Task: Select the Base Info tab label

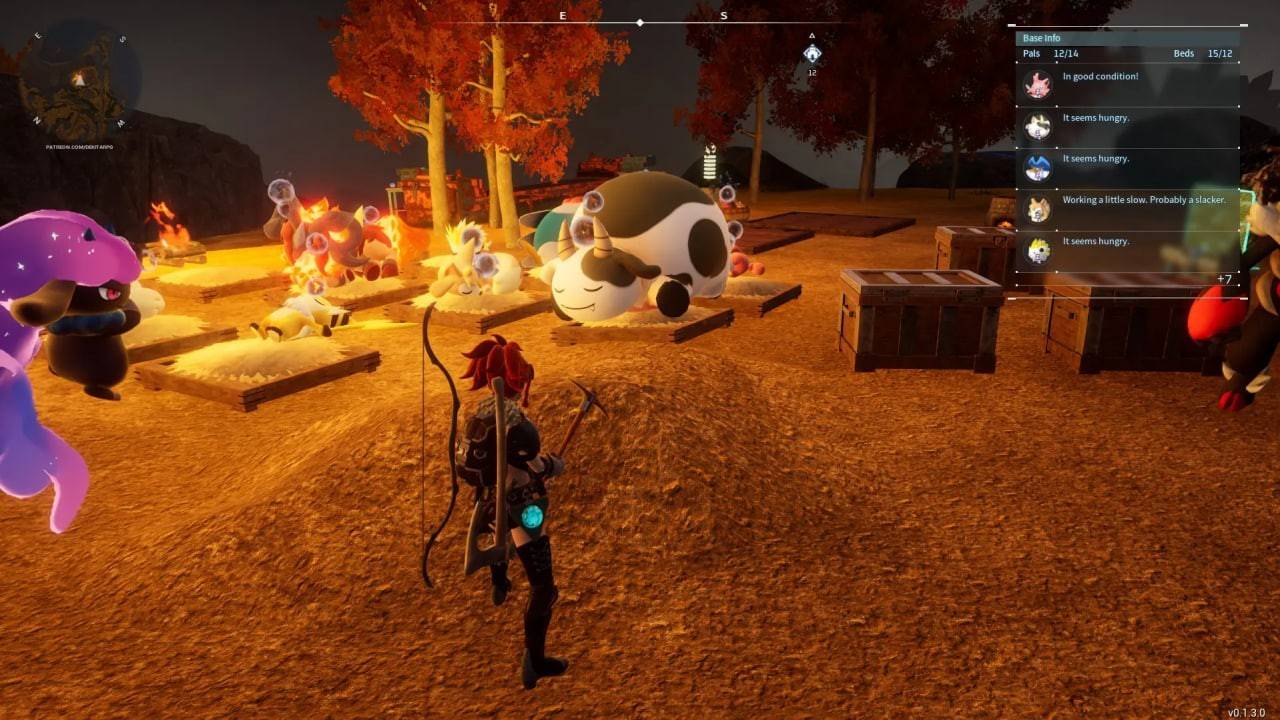Action: click(1044, 37)
